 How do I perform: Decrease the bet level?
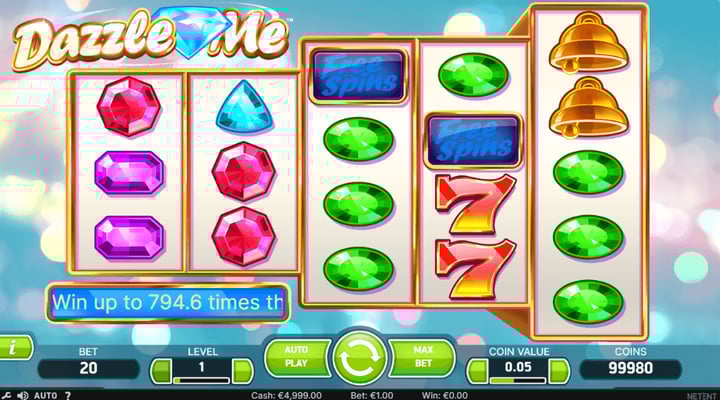coord(159,372)
